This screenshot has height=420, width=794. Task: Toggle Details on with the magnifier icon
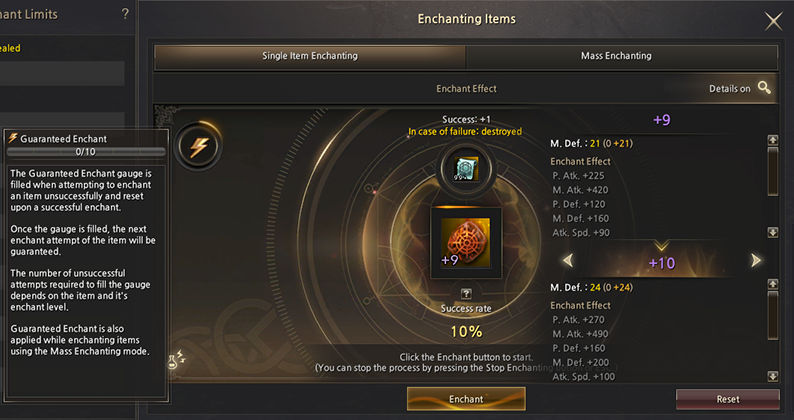point(765,88)
